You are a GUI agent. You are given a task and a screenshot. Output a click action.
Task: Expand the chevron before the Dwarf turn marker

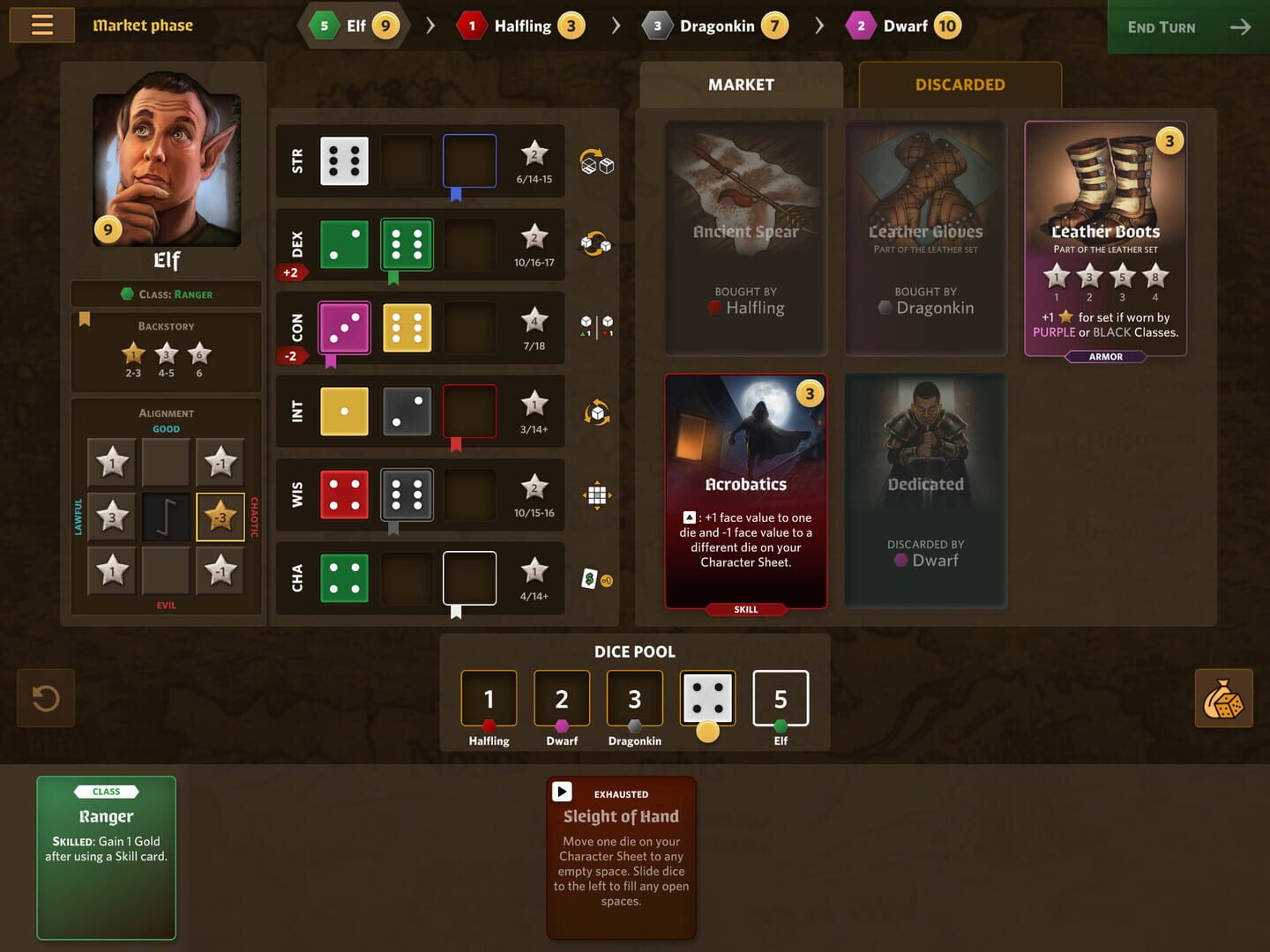point(819,26)
